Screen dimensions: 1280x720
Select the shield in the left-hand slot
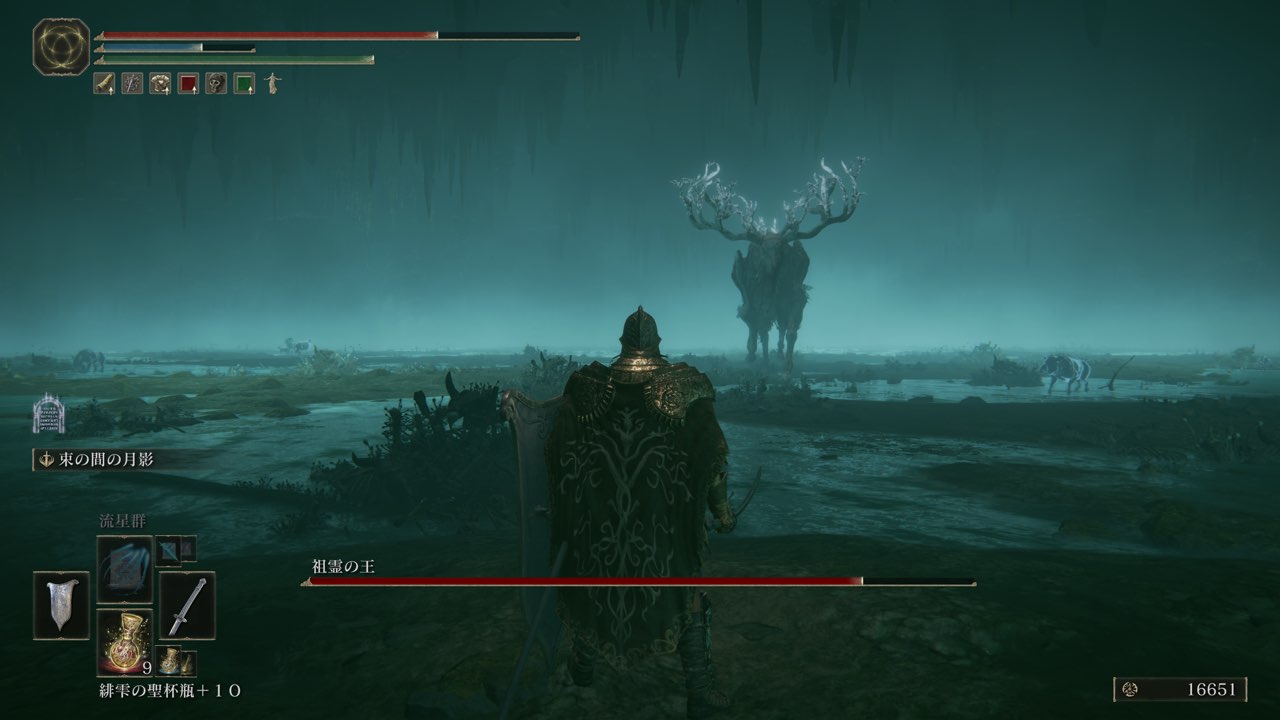tap(61, 605)
